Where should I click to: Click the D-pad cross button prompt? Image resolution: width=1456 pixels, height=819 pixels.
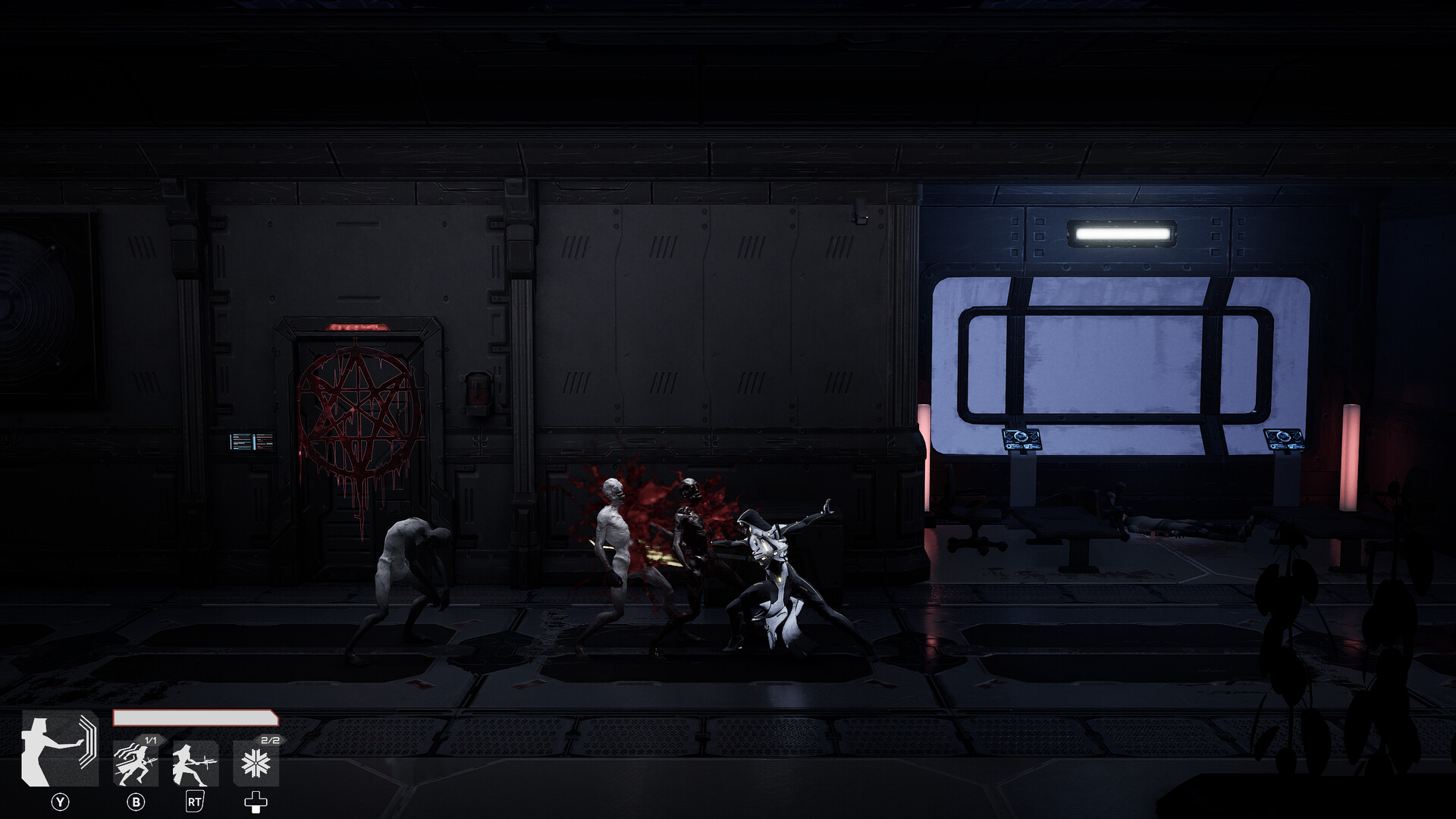click(257, 802)
